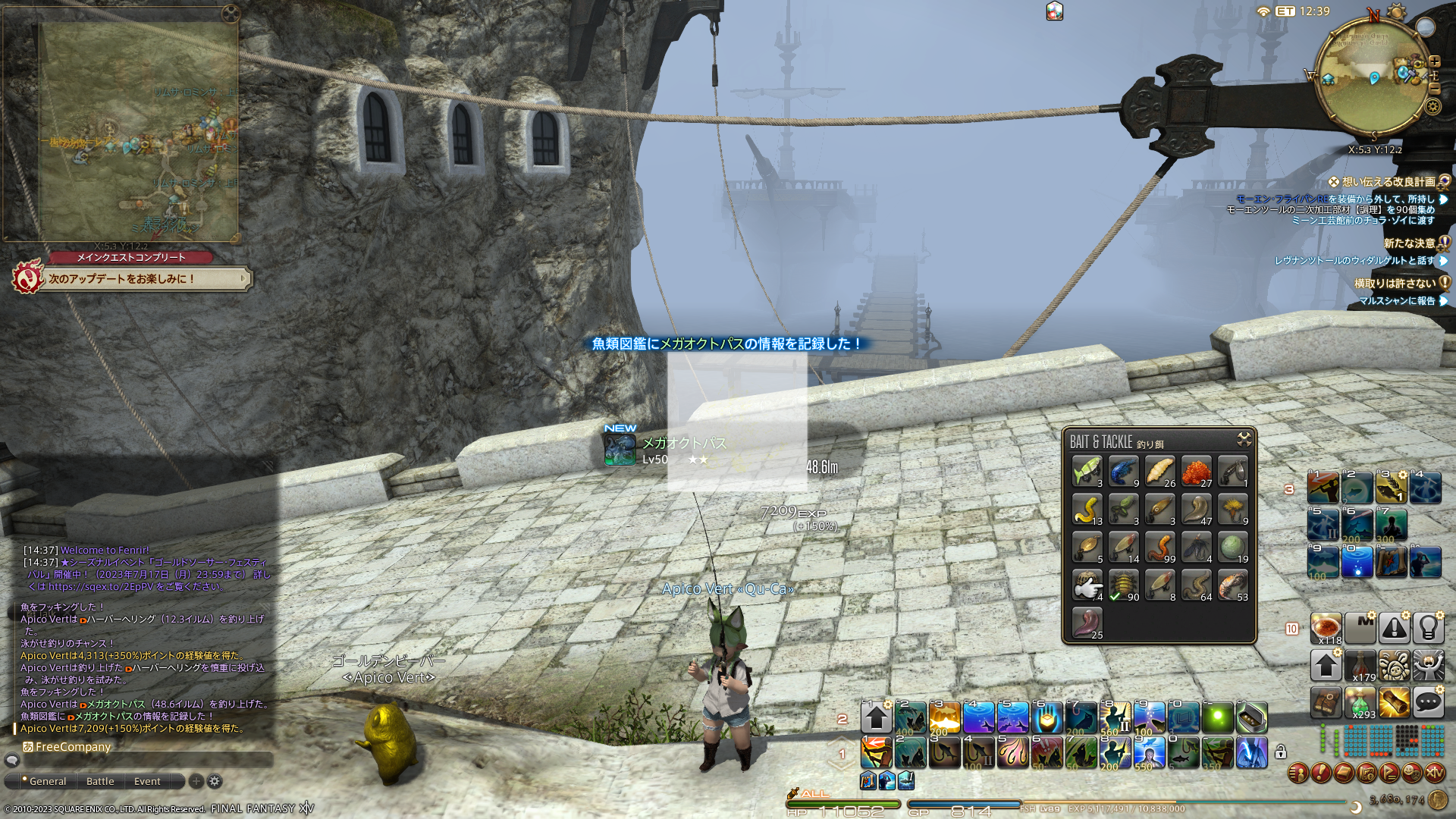
Task: Choose the pink leech bait with 25
Action: click(x=1087, y=623)
